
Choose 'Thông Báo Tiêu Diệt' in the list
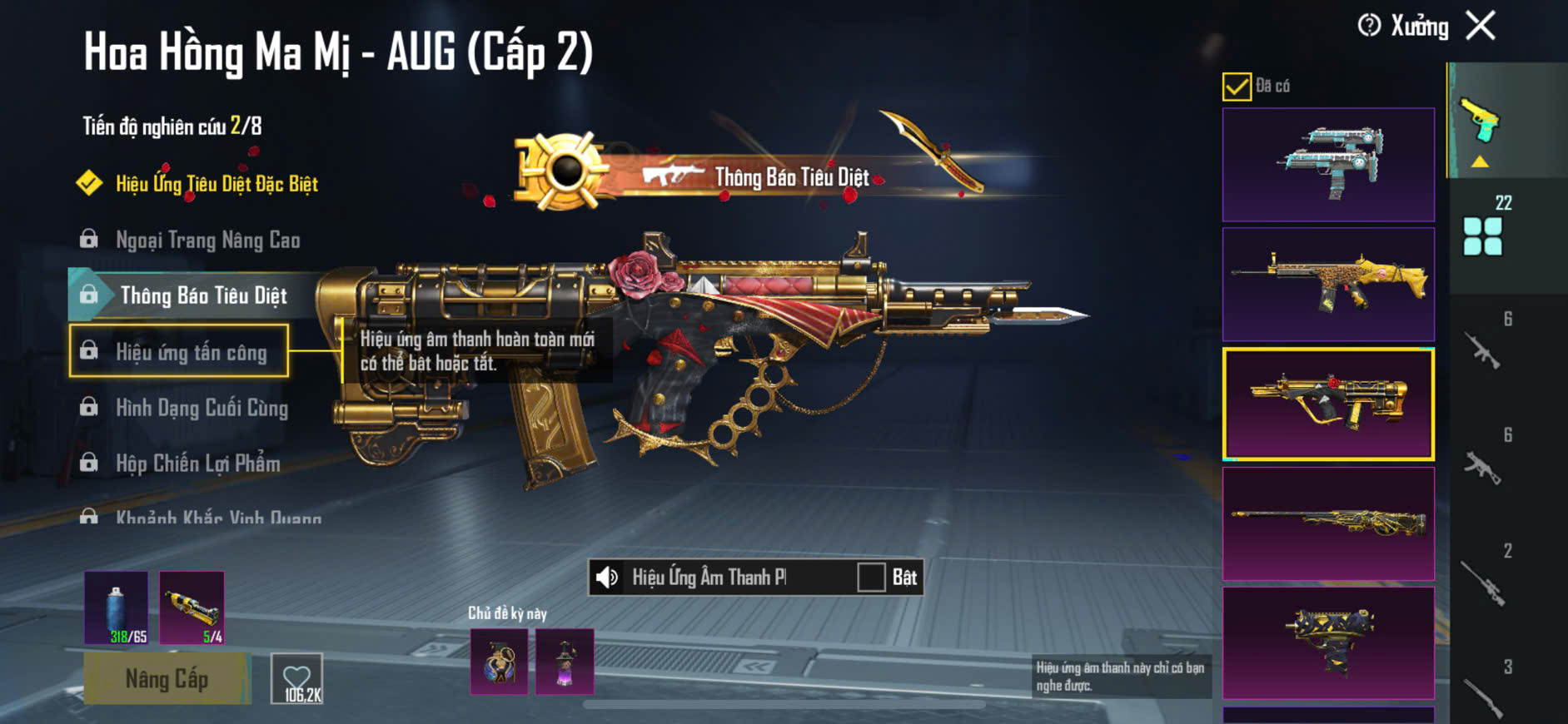[203, 296]
